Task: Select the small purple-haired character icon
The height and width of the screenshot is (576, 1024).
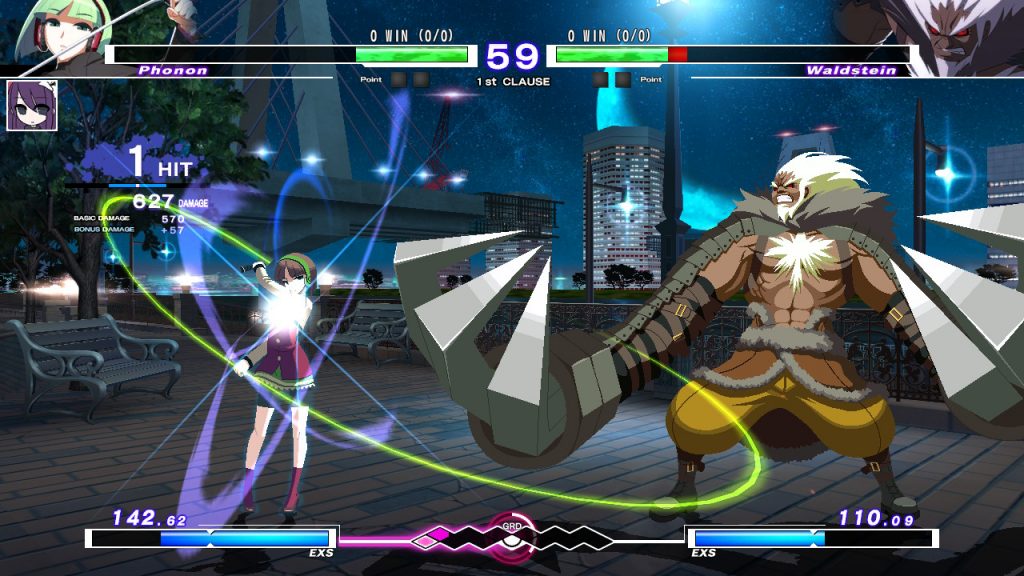Action: click(31, 105)
